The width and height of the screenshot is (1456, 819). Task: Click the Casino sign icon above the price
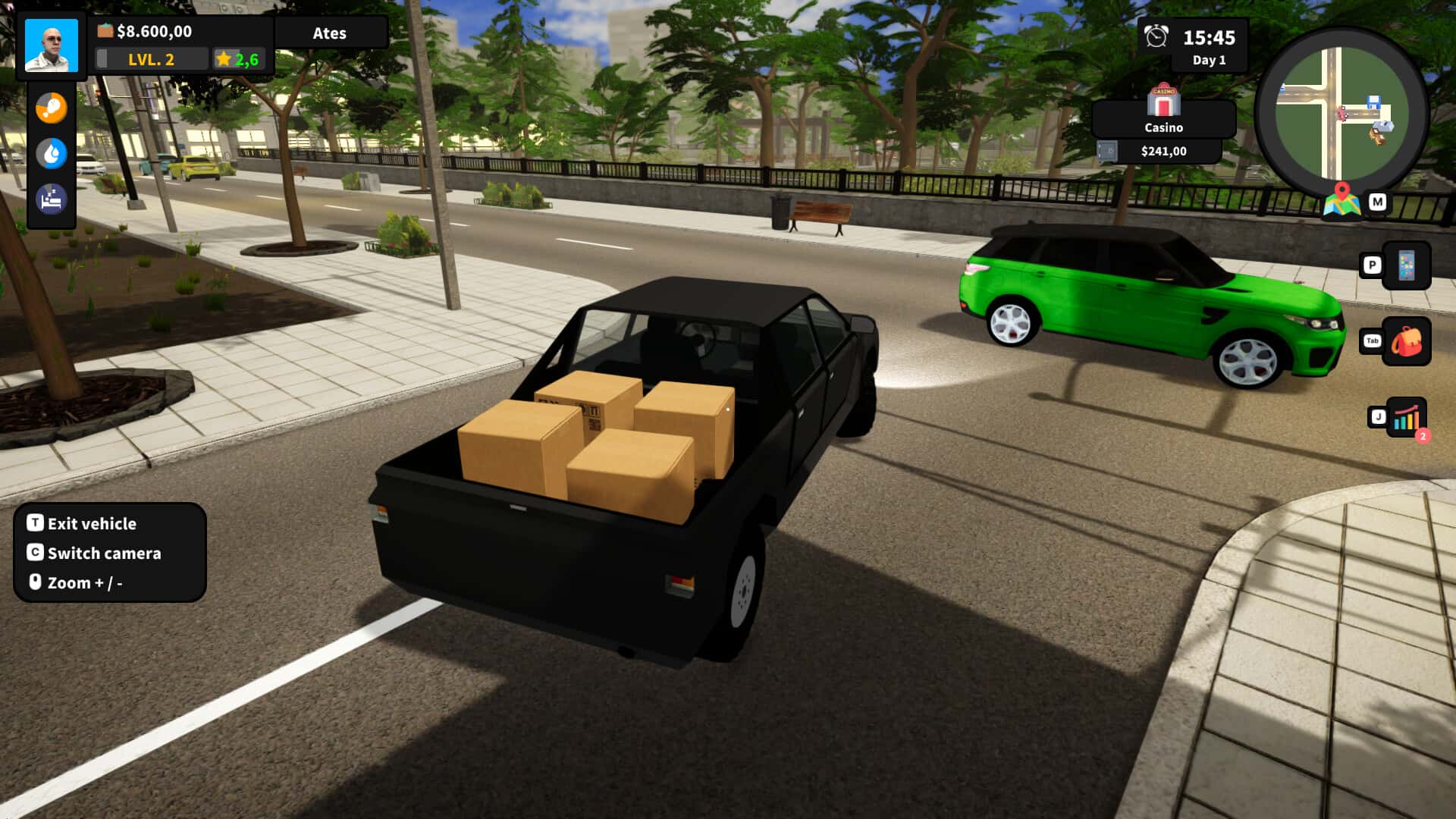(1163, 99)
